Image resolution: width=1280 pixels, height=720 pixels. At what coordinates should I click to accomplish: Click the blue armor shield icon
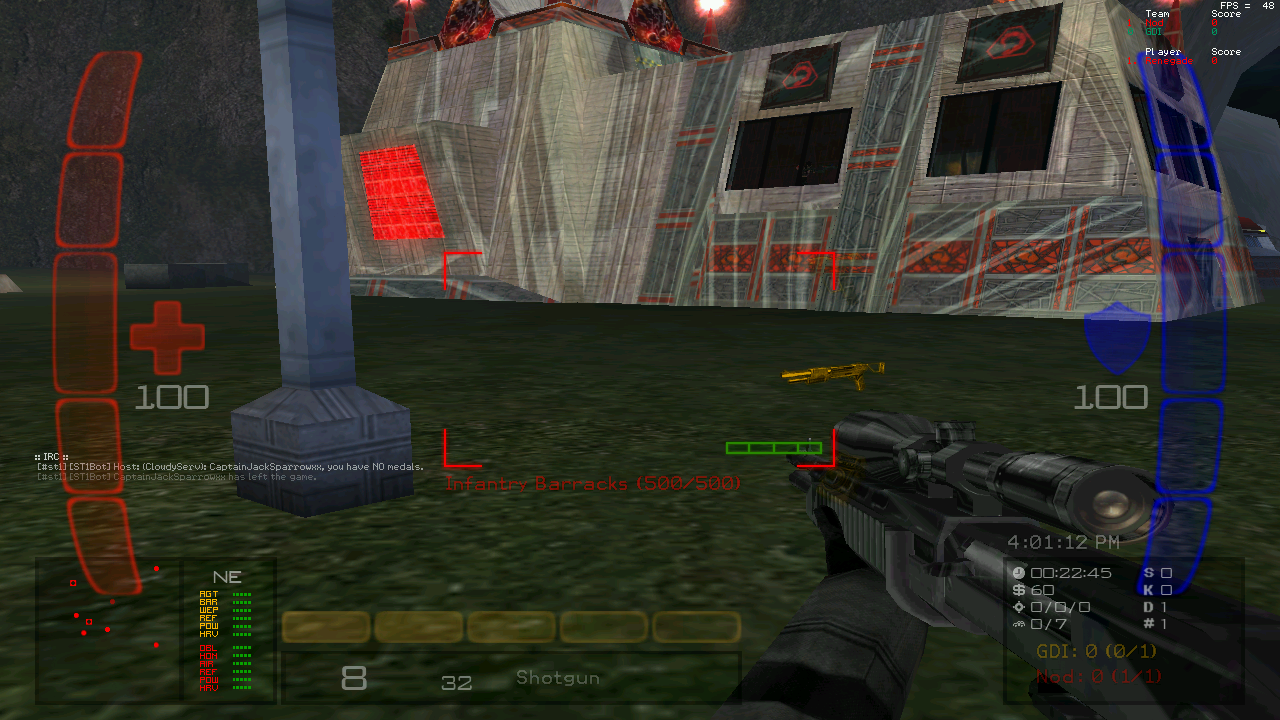pyautogui.click(x=1117, y=339)
